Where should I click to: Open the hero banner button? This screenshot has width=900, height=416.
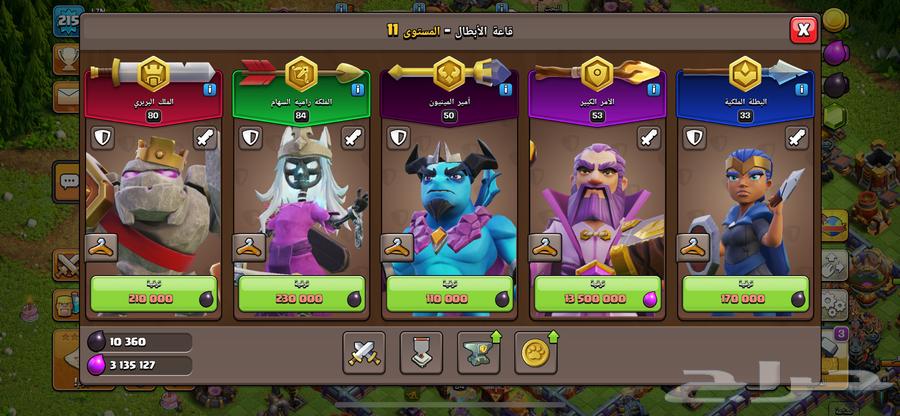click(x=421, y=352)
